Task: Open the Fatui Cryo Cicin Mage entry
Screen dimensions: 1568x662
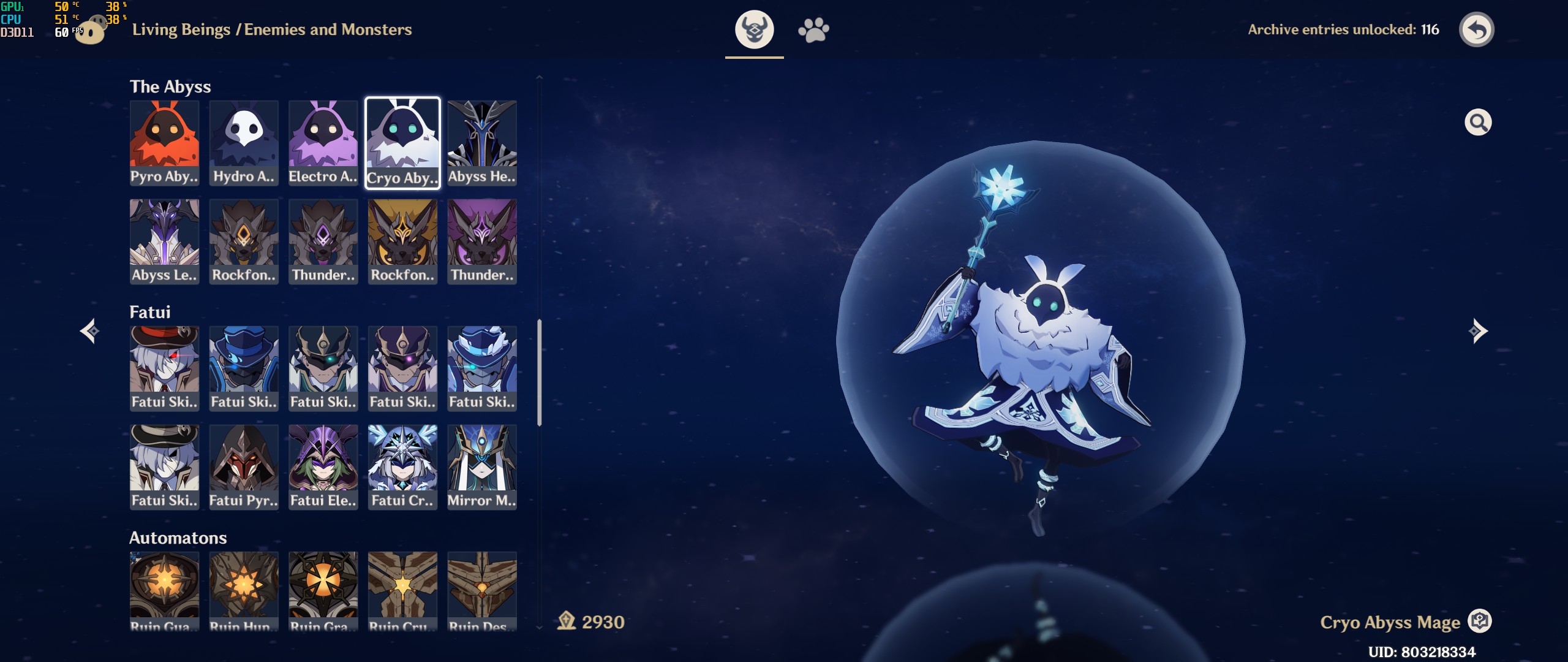Action: [x=402, y=466]
